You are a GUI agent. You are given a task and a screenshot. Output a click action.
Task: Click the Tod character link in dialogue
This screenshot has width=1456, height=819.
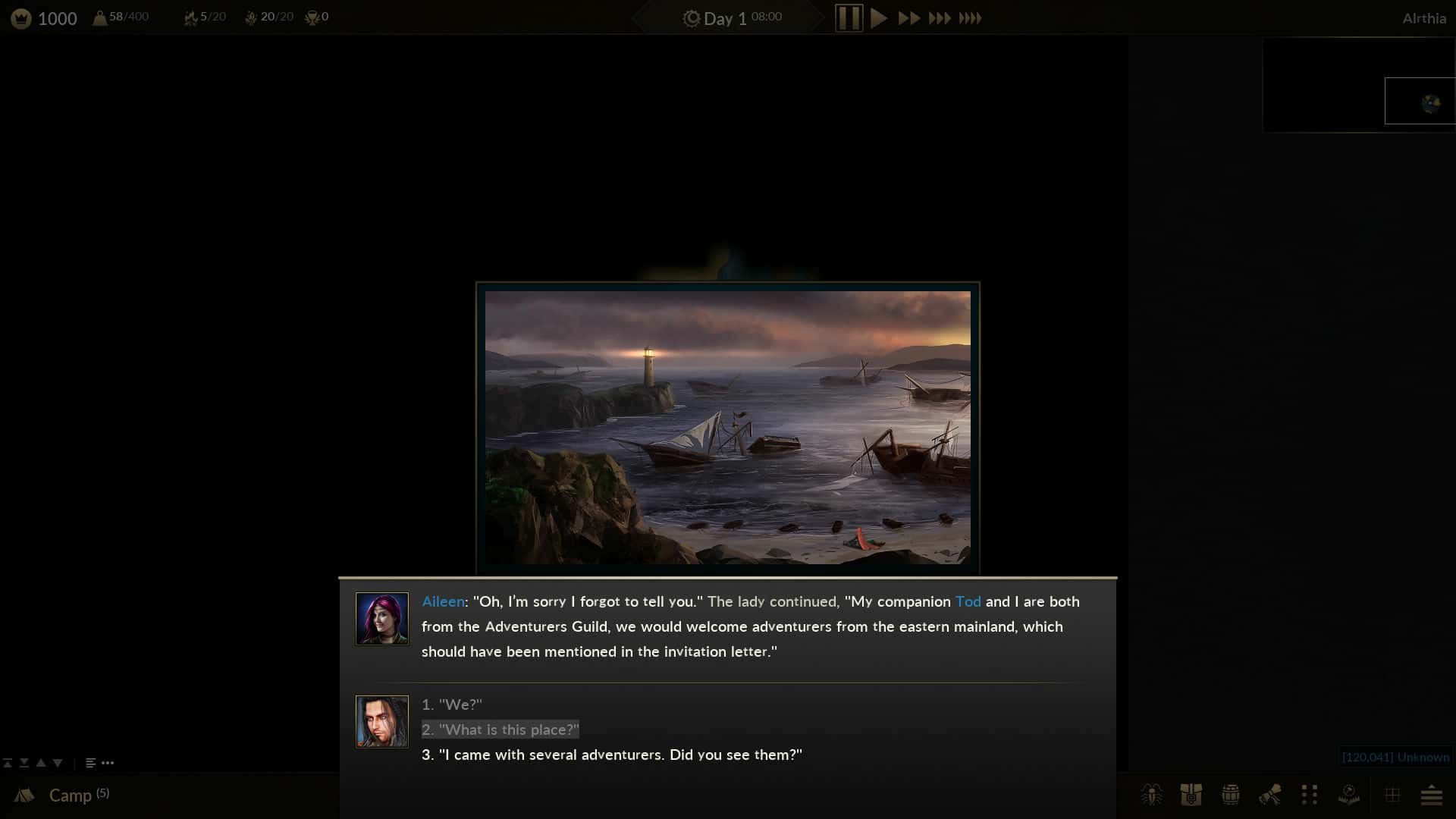pyautogui.click(x=968, y=601)
